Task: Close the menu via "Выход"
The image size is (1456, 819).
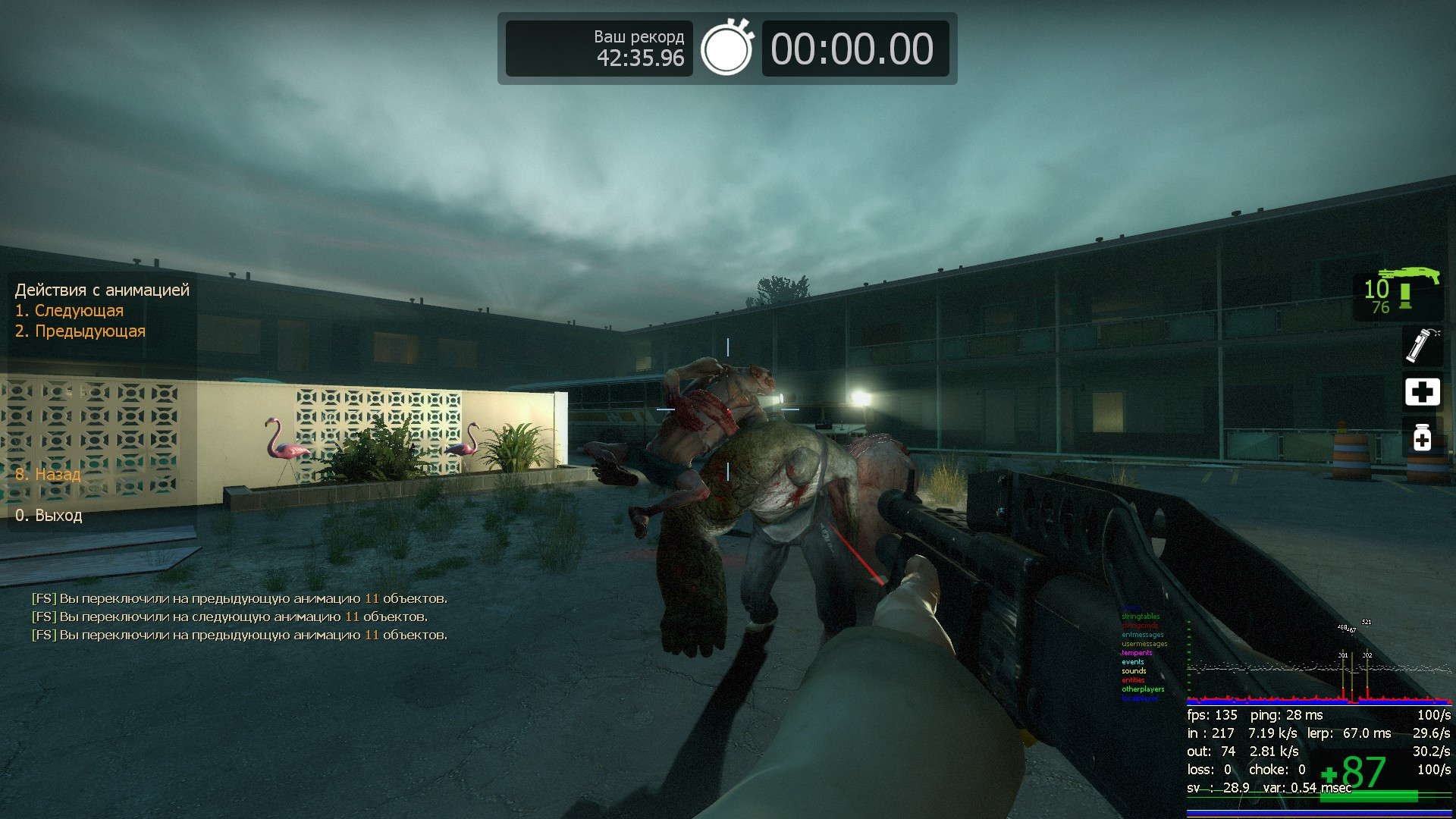Action: click(49, 516)
